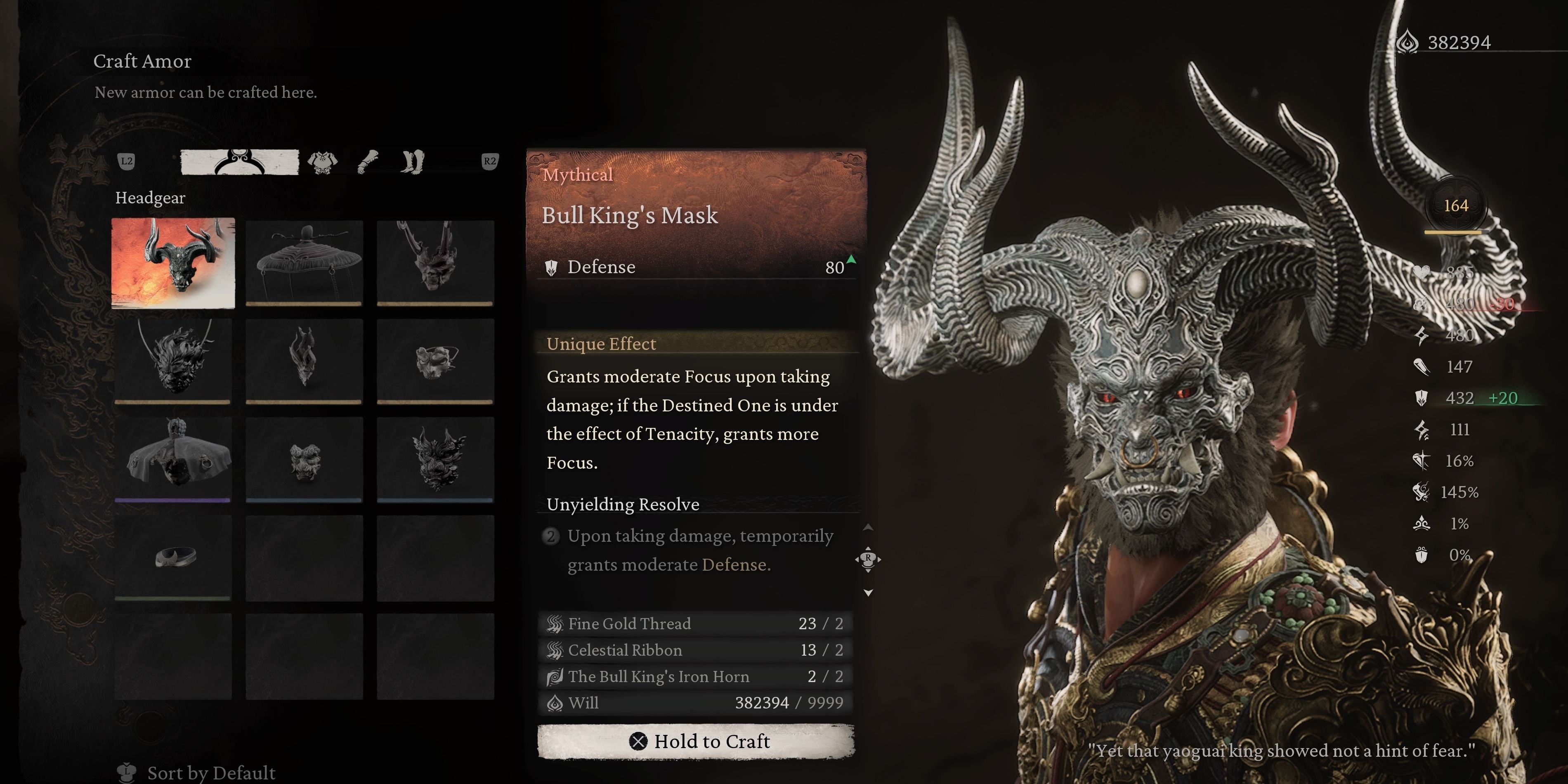Select the draped hood with ring ornaments
Viewport: 1568px width, 784px height.
pyautogui.click(x=173, y=459)
